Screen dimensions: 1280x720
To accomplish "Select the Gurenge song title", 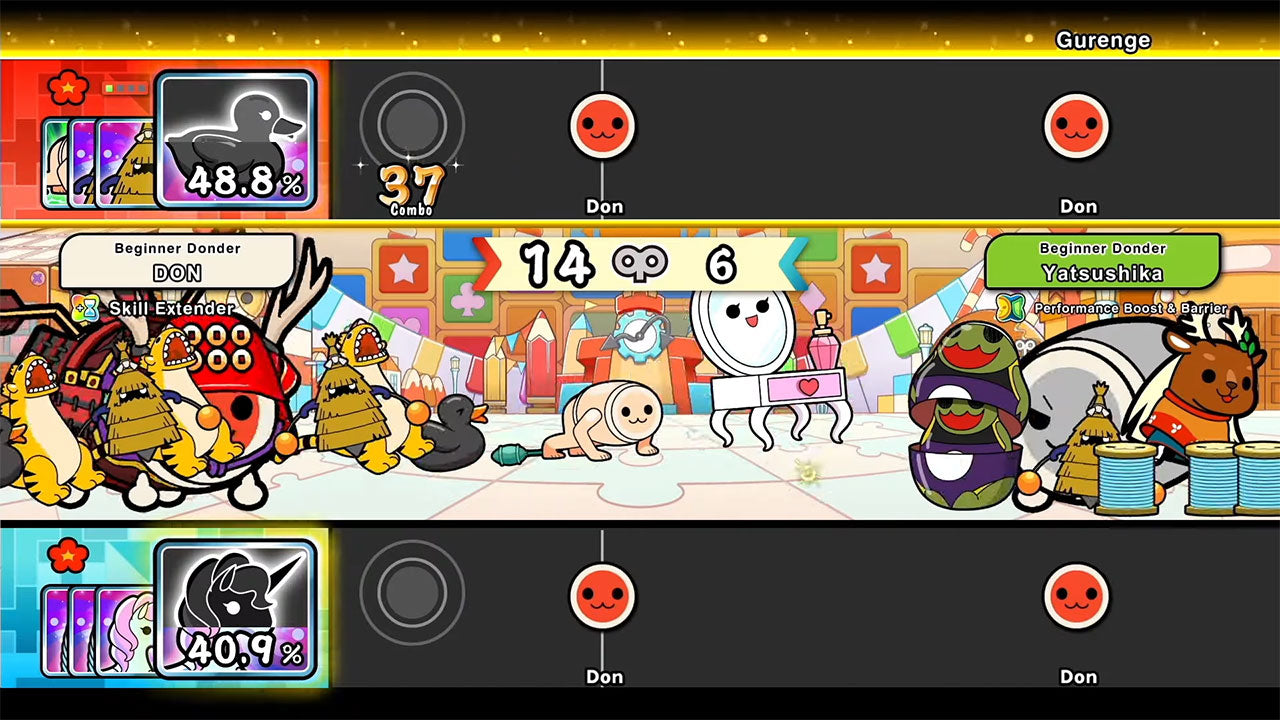I will 1104,41.
